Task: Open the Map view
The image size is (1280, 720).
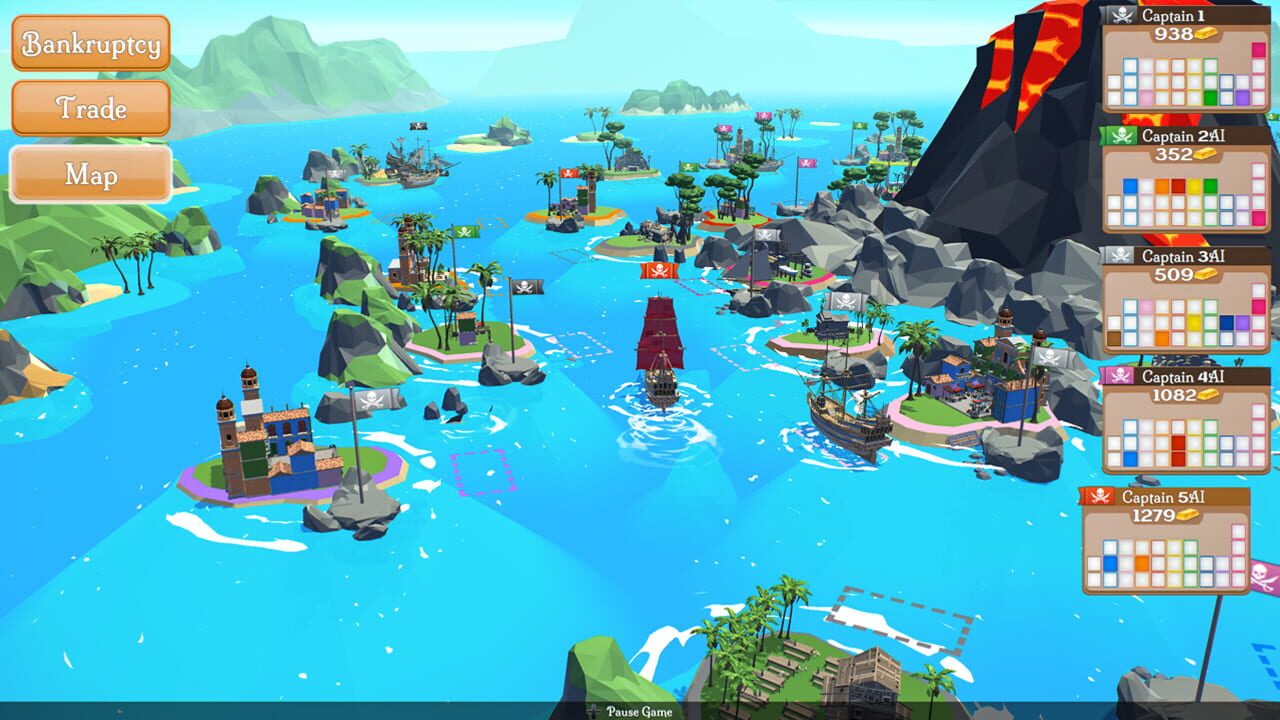Action: 90,175
